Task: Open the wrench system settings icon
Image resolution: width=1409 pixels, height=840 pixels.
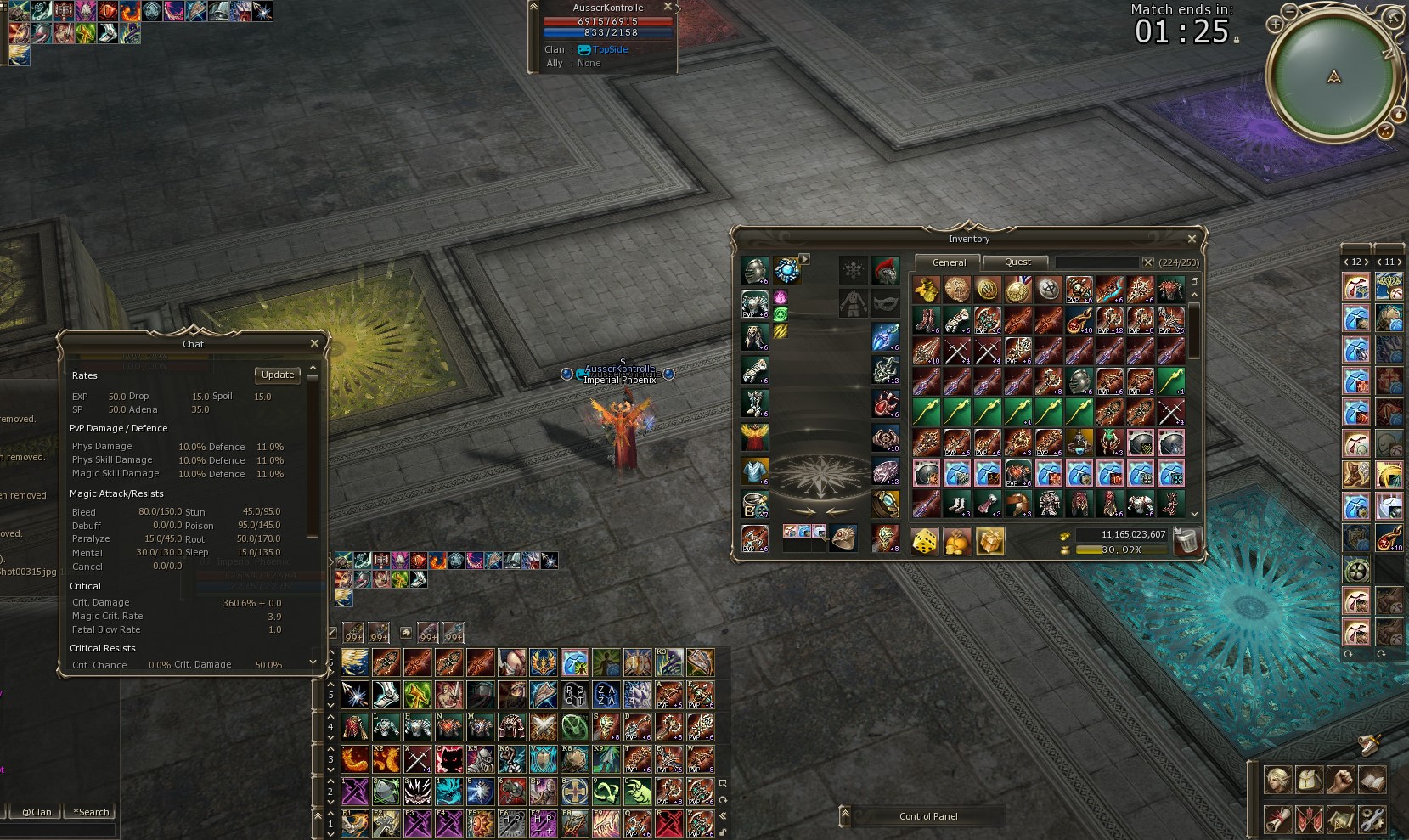Action: [x=1372, y=820]
